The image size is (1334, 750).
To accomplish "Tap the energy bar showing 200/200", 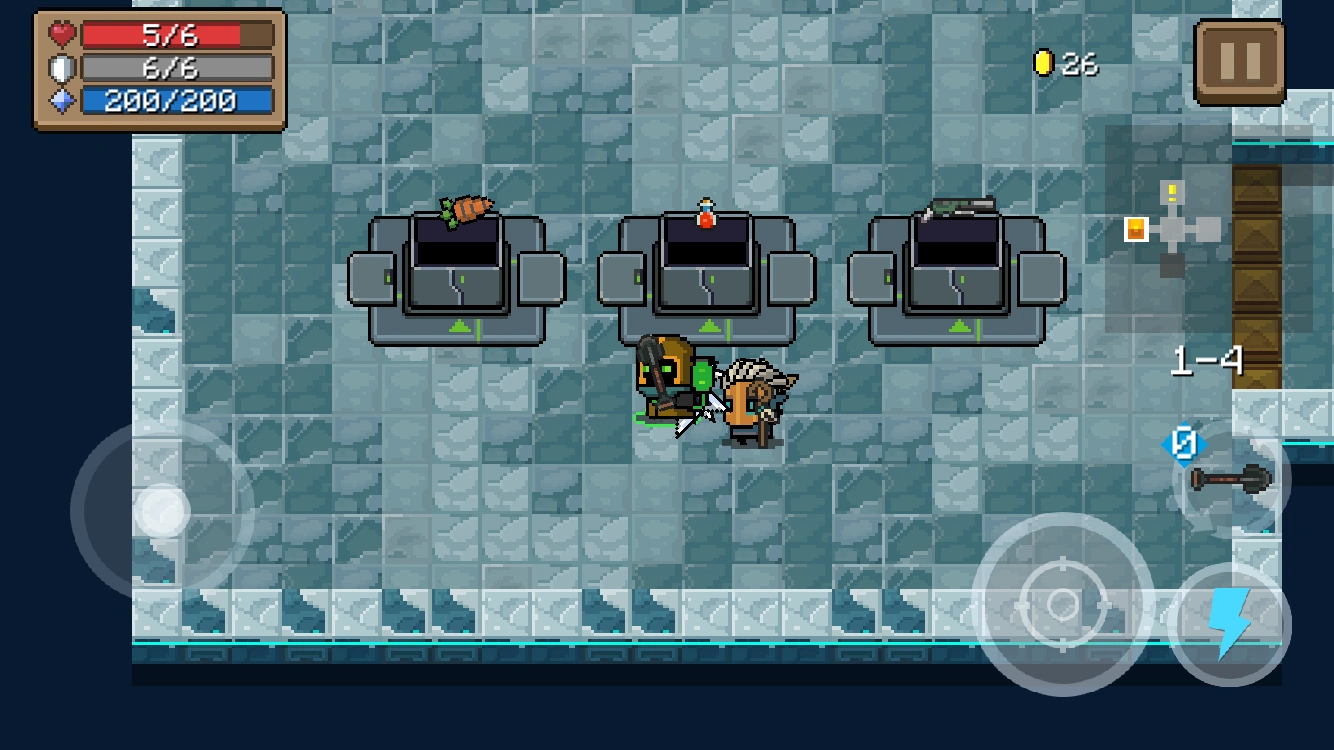I will tap(175, 100).
